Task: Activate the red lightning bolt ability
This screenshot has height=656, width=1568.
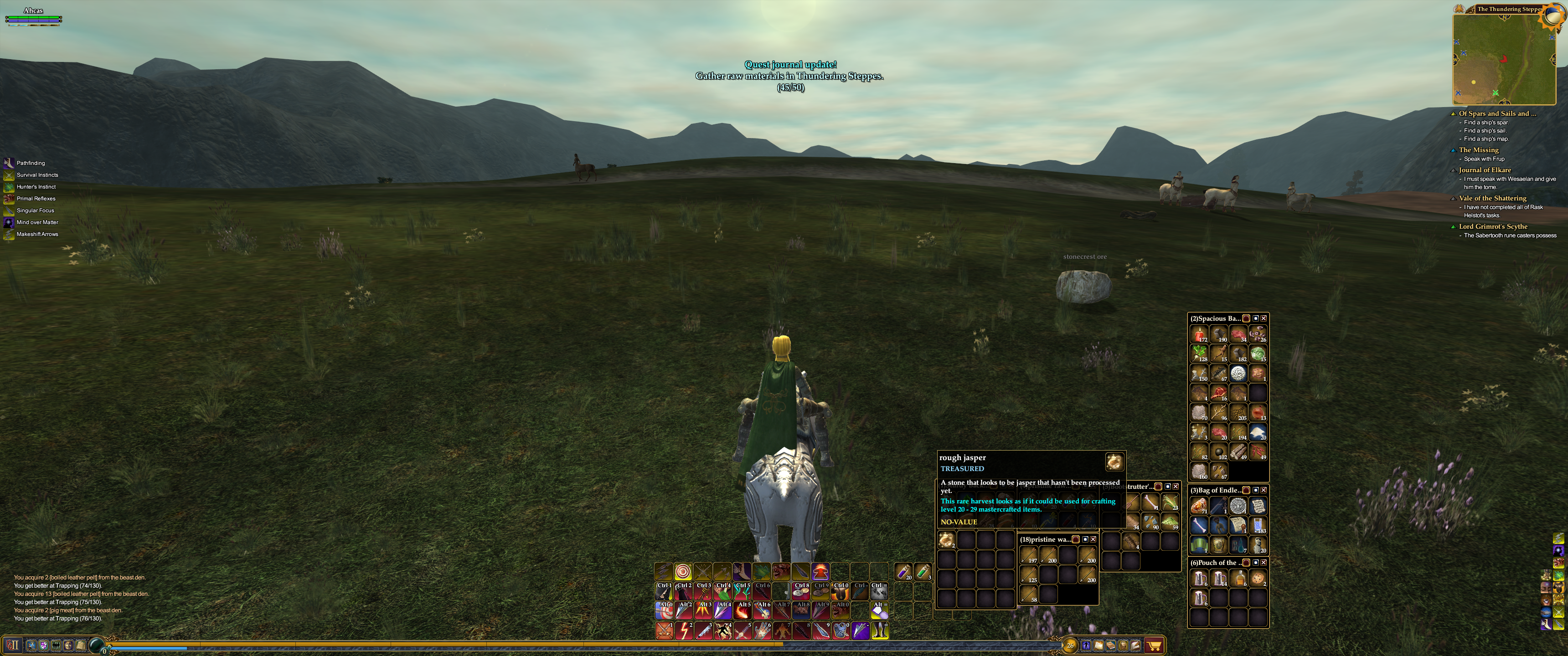Action: click(684, 631)
